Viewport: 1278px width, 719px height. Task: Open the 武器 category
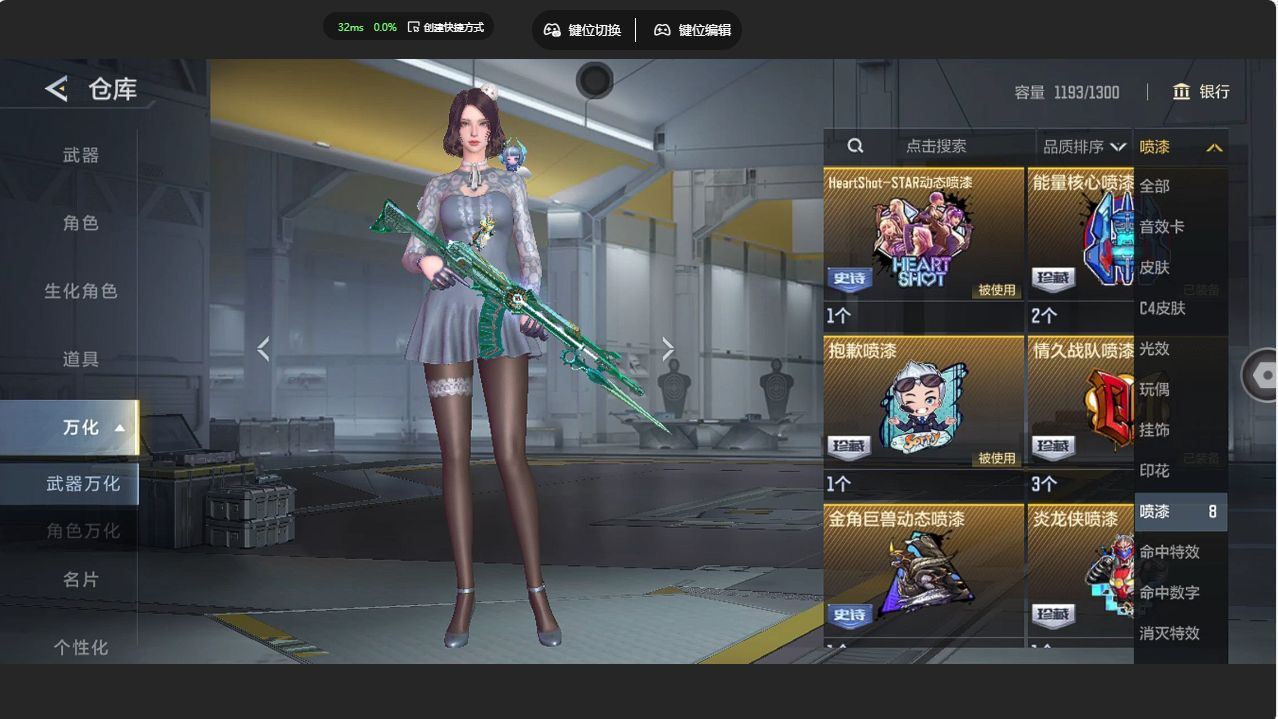pos(81,155)
